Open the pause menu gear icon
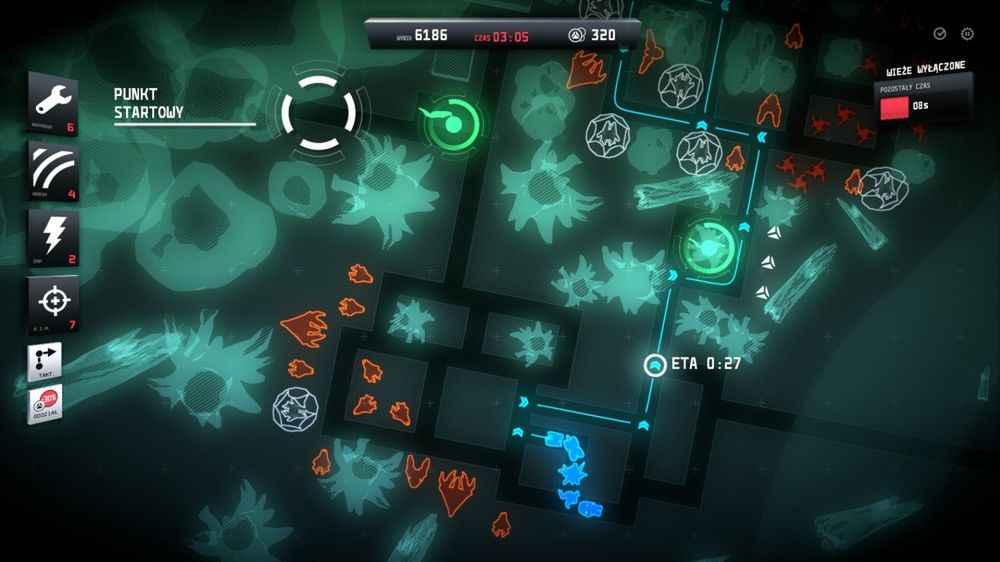This screenshot has width=1000, height=562. [967, 34]
